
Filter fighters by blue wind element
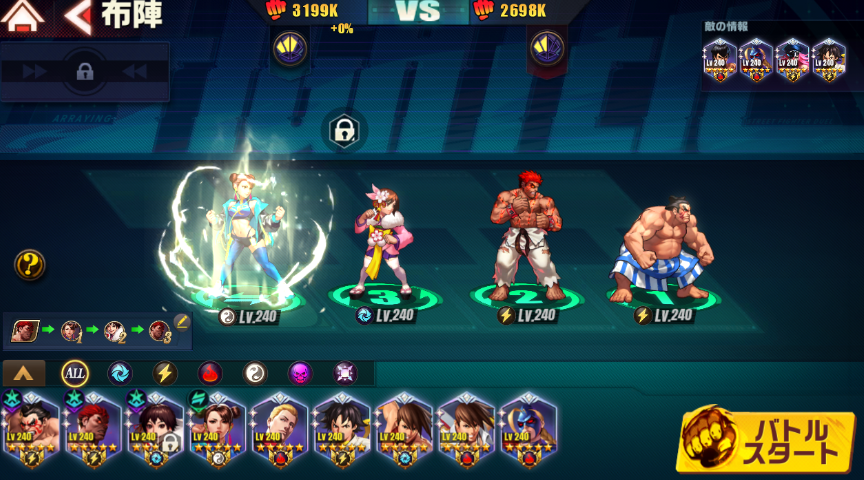click(120, 374)
